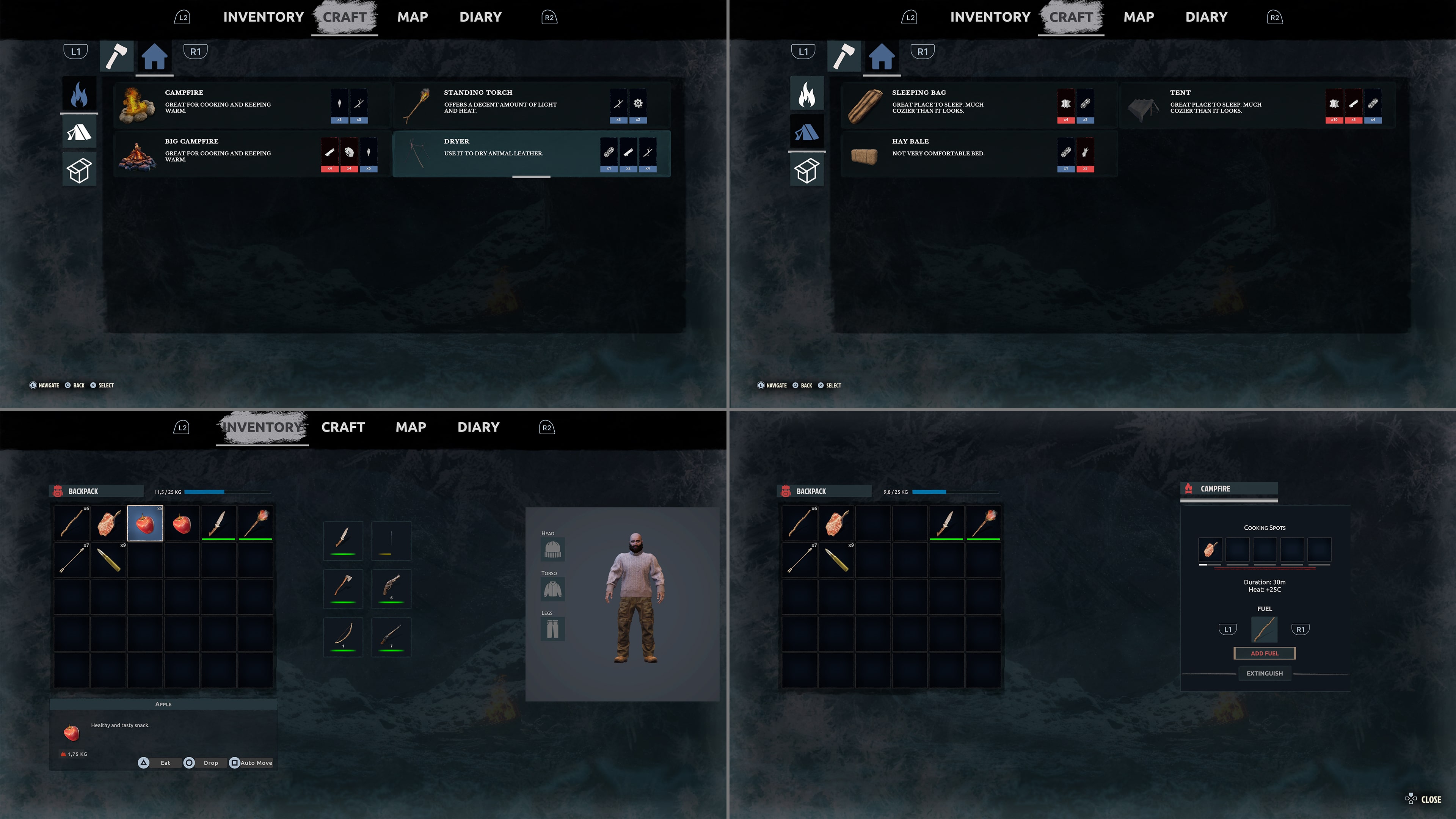1456x819 pixels.
Task: Click the raw meat in the first cooking spot
Action: [x=1210, y=549]
